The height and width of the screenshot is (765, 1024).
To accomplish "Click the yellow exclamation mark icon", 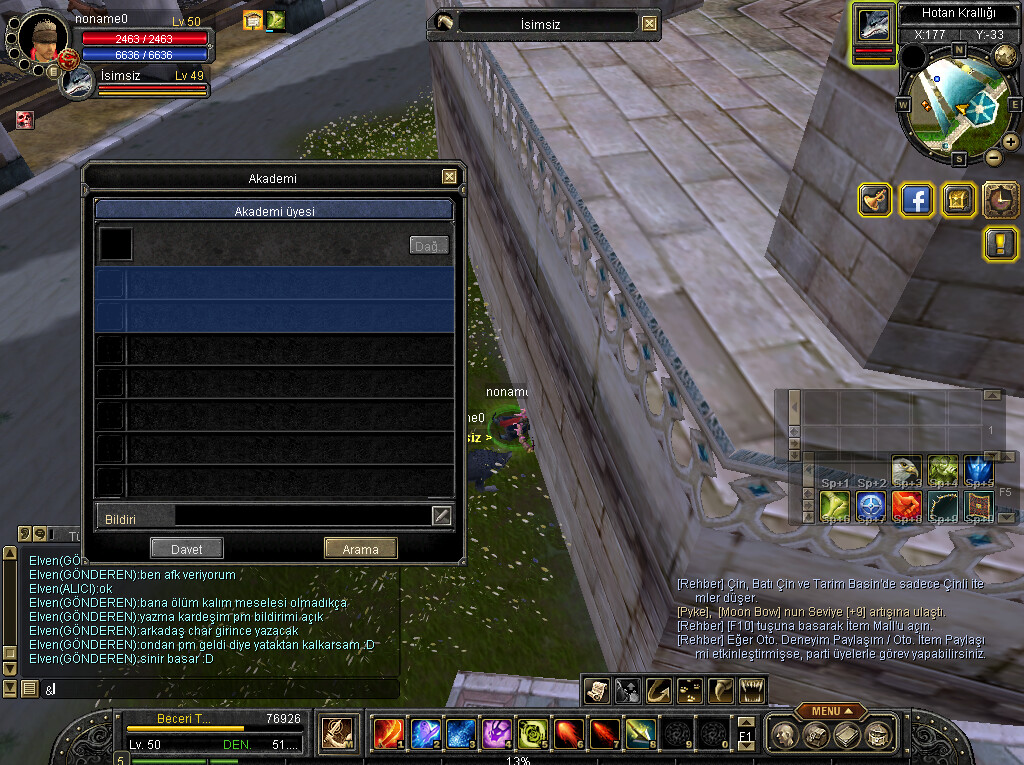I will 1000,243.
